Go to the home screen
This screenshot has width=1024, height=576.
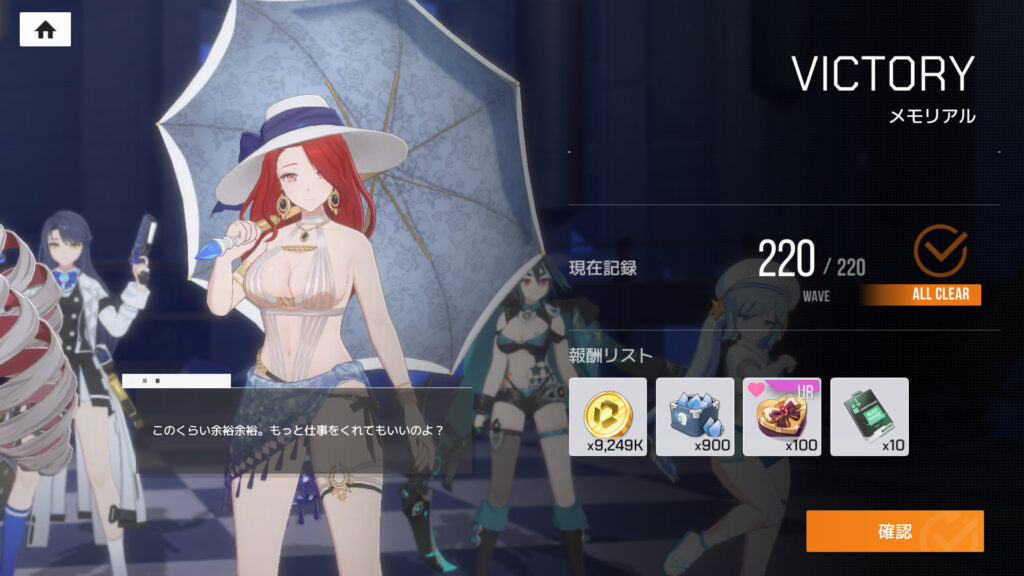pyautogui.click(x=45, y=30)
